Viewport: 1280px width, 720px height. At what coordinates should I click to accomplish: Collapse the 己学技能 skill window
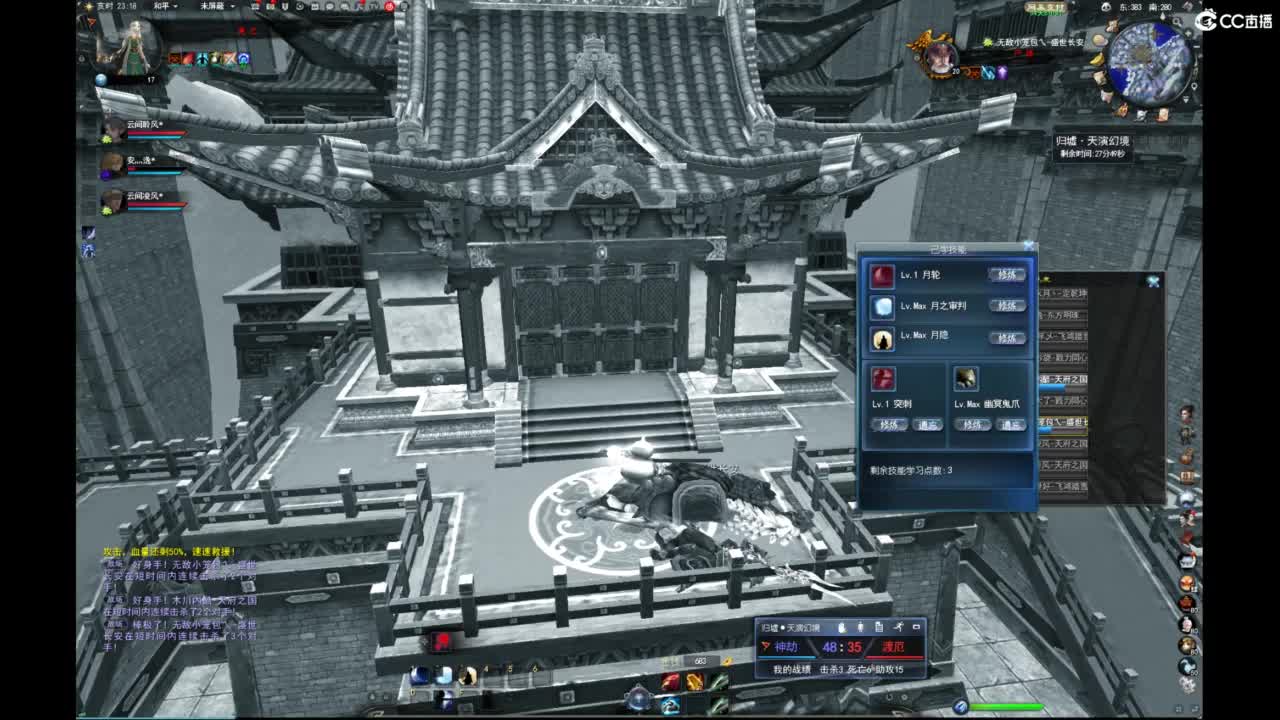coord(1029,244)
